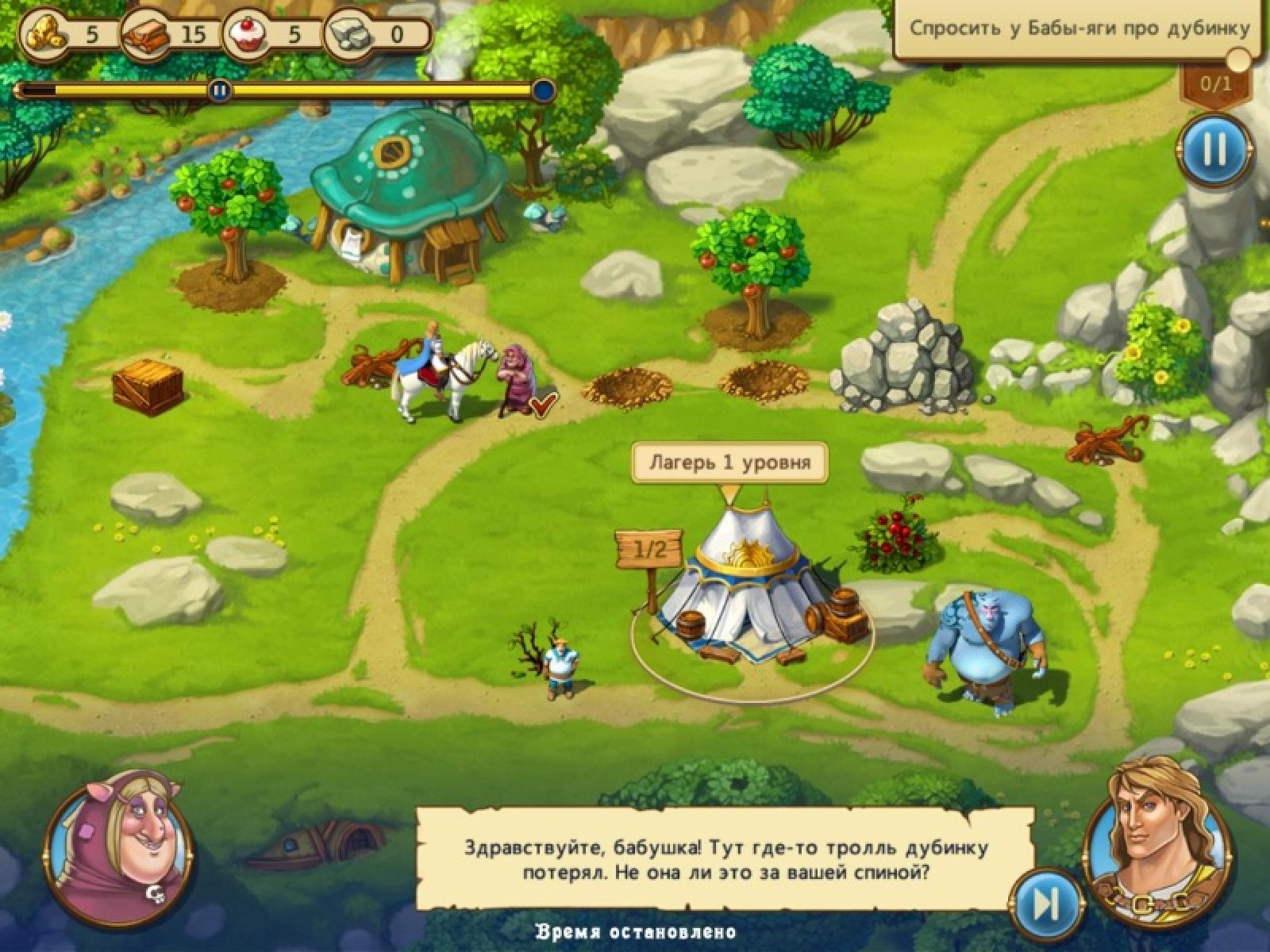This screenshot has height=952, width=1270.
Task: Click the dialogue box about the troll's club
Action: click(x=725, y=860)
